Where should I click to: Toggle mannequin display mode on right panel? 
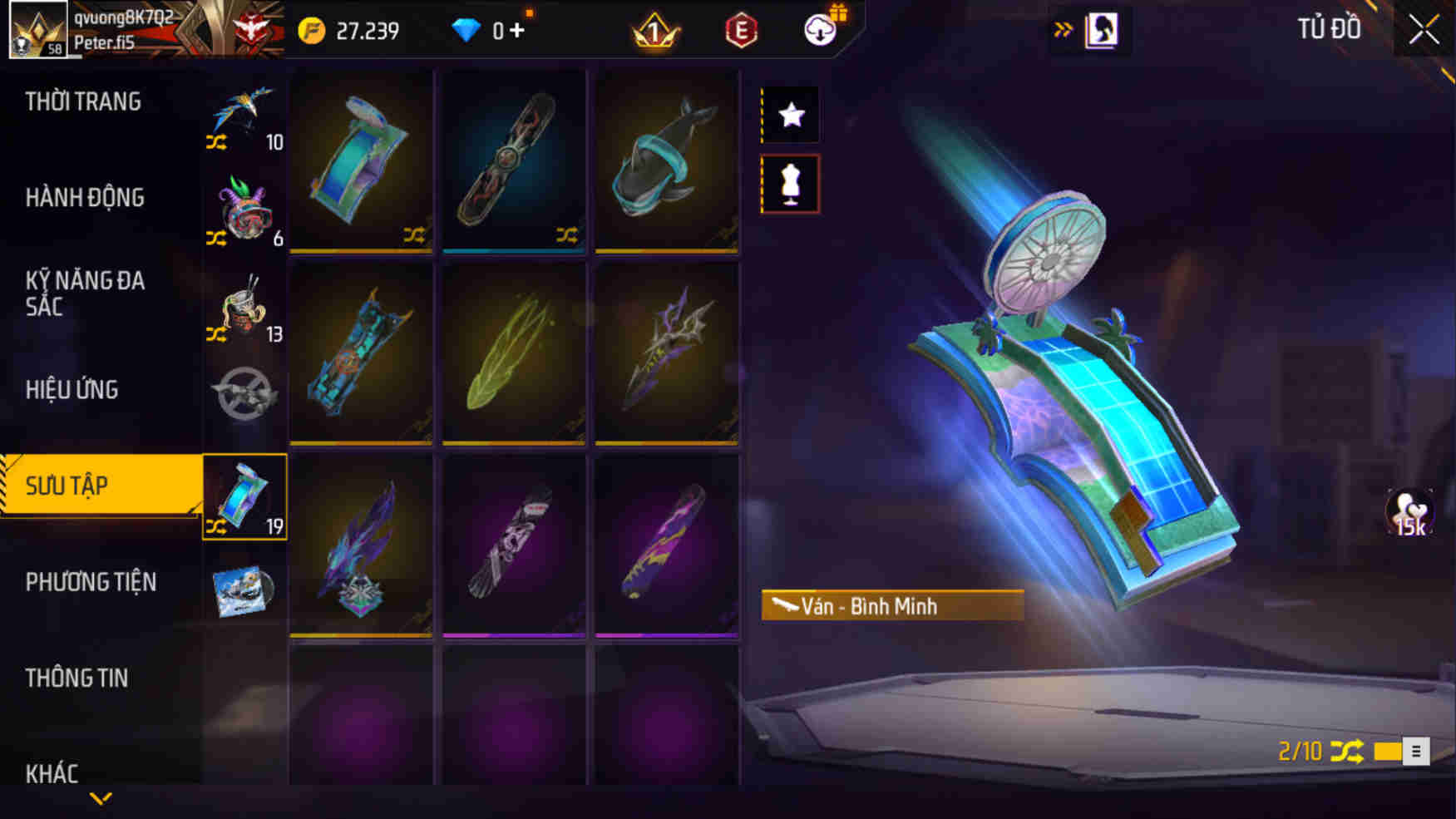[790, 184]
